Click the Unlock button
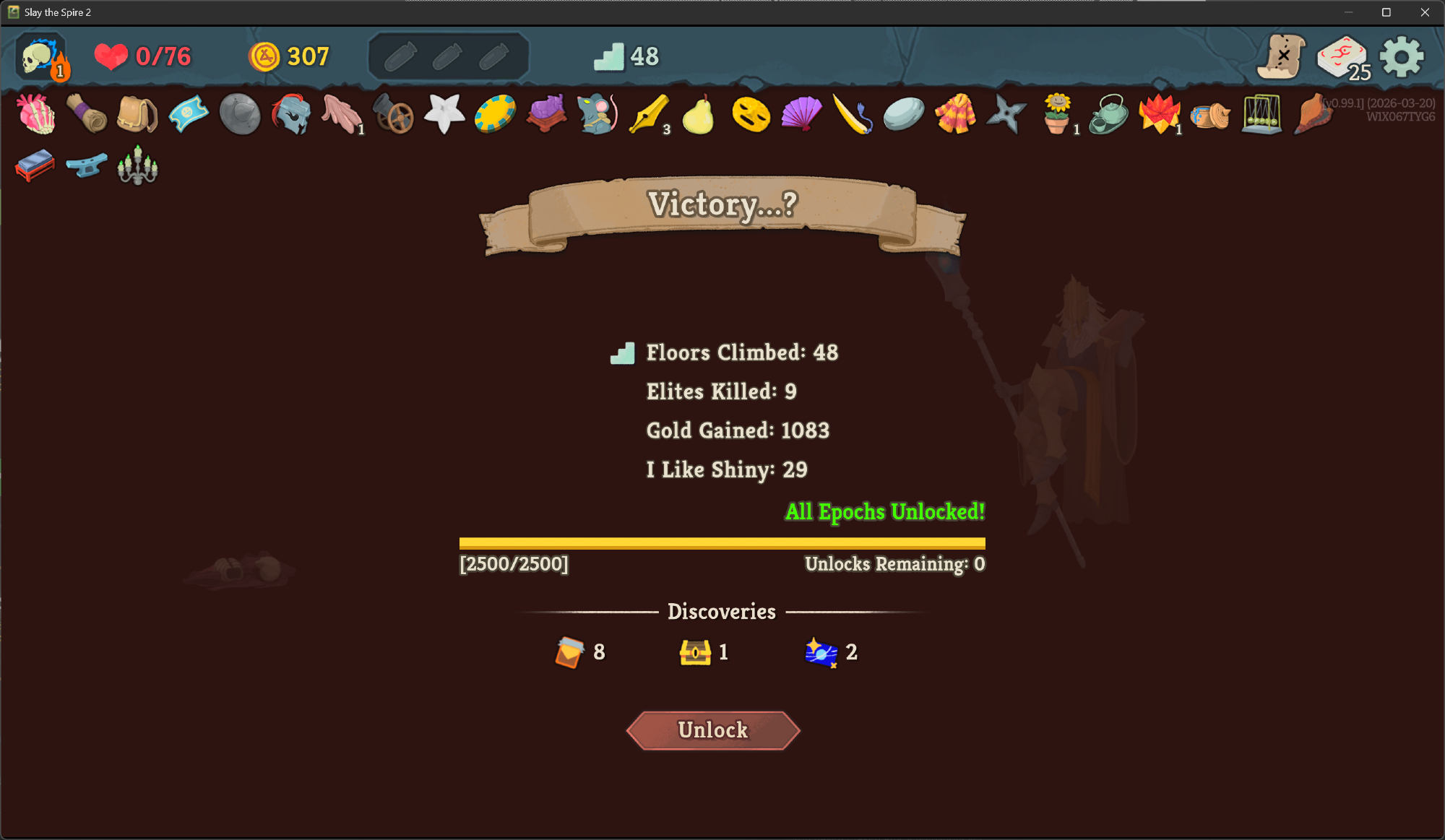The image size is (1445, 840). (713, 730)
